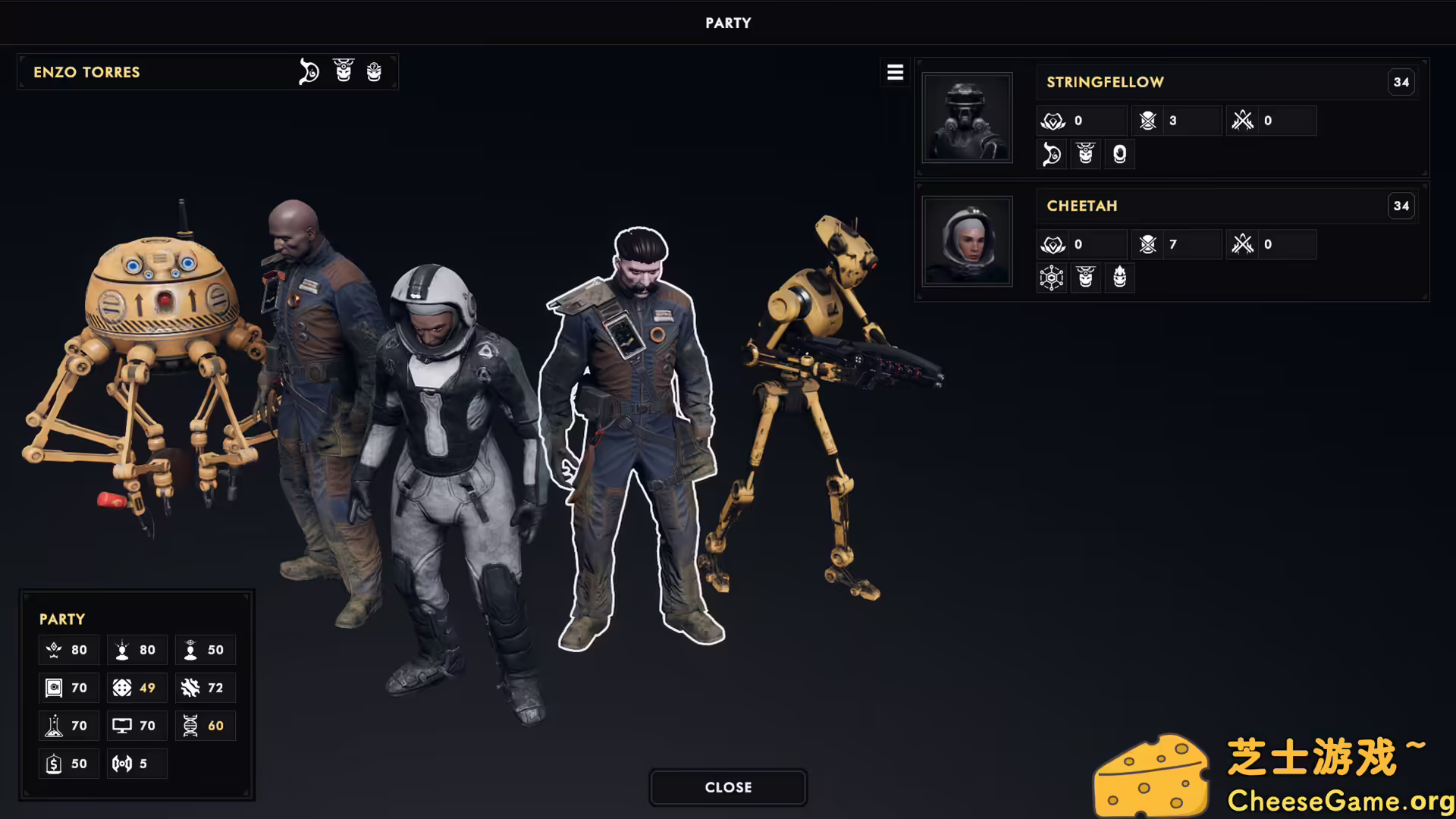
Task: Select the stomach status icon beside Enzo Torres
Action: point(309,72)
